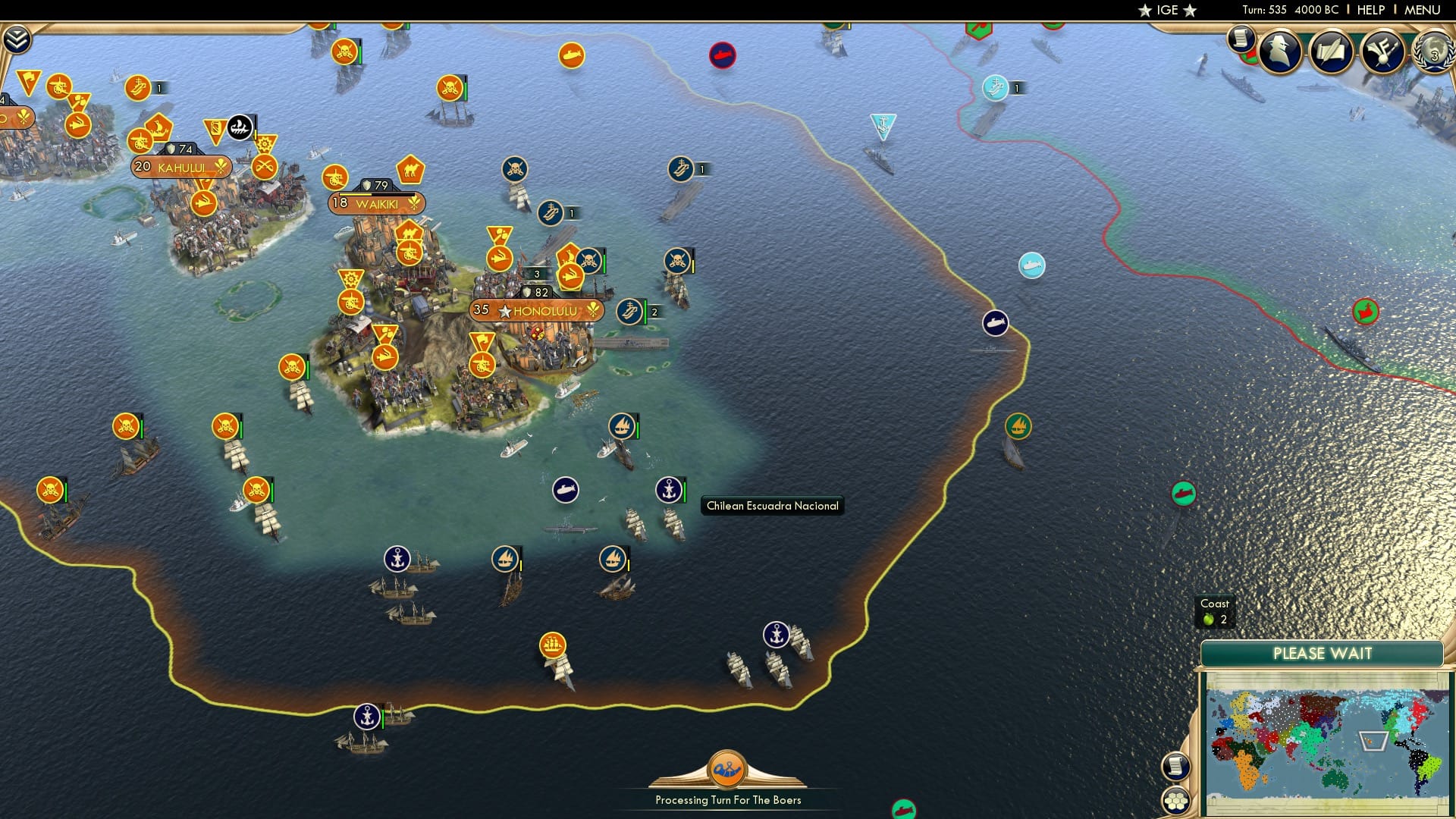Open the Culture overview icon
This screenshot has width=1456, height=819.
(1382, 52)
